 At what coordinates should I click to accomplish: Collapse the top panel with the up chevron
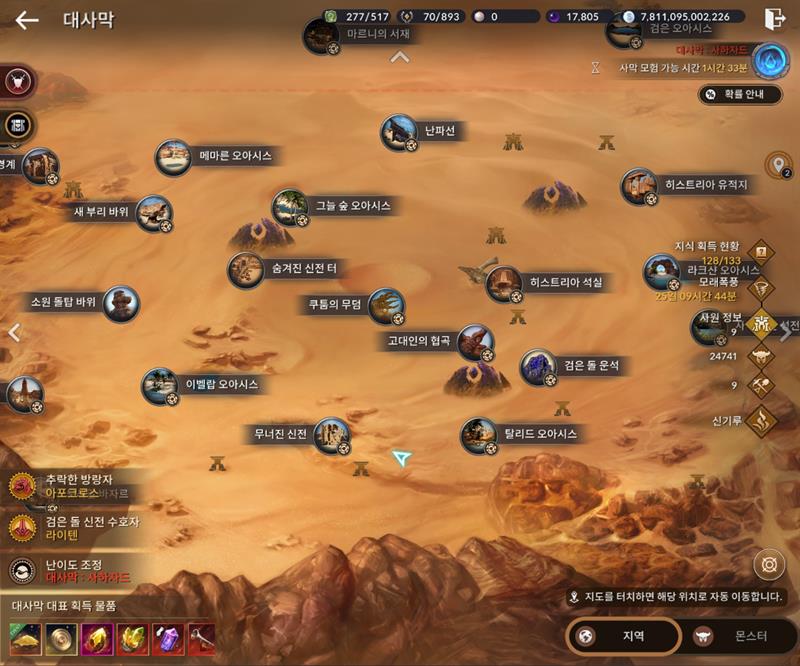[x=400, y=57]
